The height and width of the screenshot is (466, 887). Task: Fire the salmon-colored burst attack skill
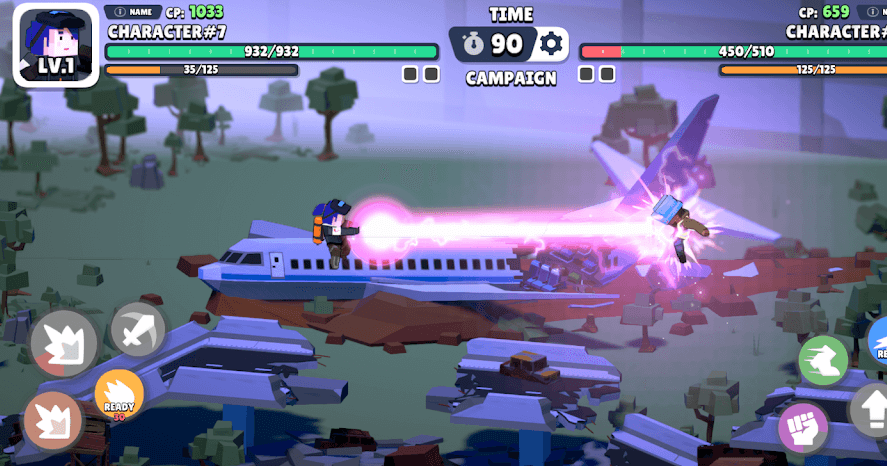pyautogui.click(x=53, y=419)
